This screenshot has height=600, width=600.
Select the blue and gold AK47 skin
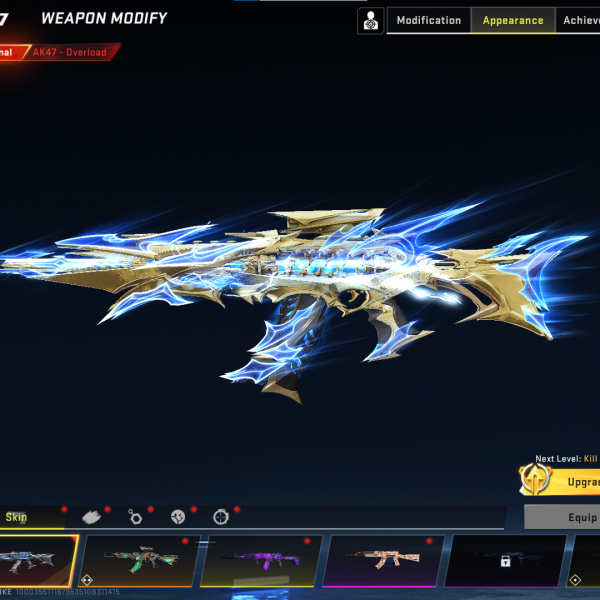38,561
